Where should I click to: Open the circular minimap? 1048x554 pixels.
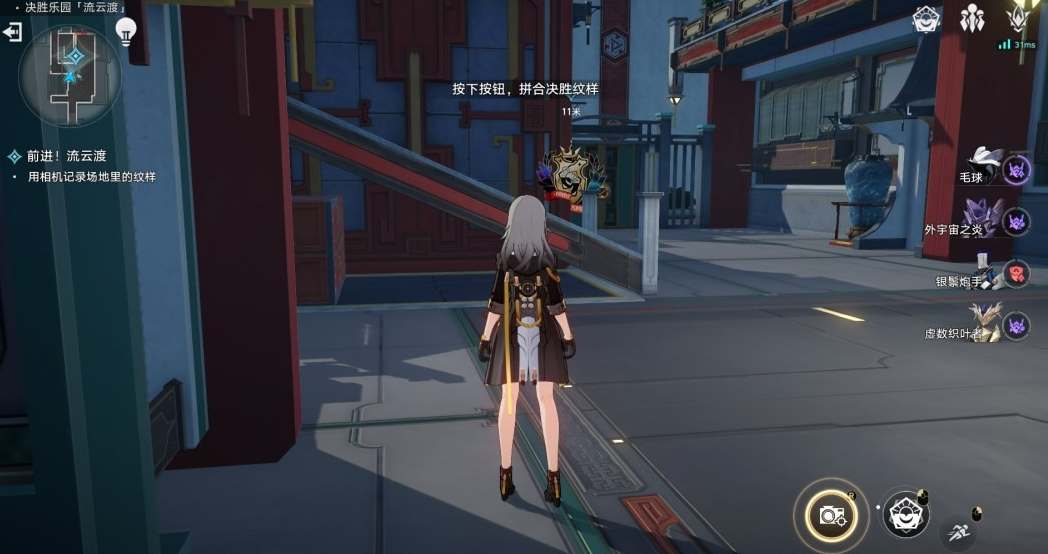70,73
